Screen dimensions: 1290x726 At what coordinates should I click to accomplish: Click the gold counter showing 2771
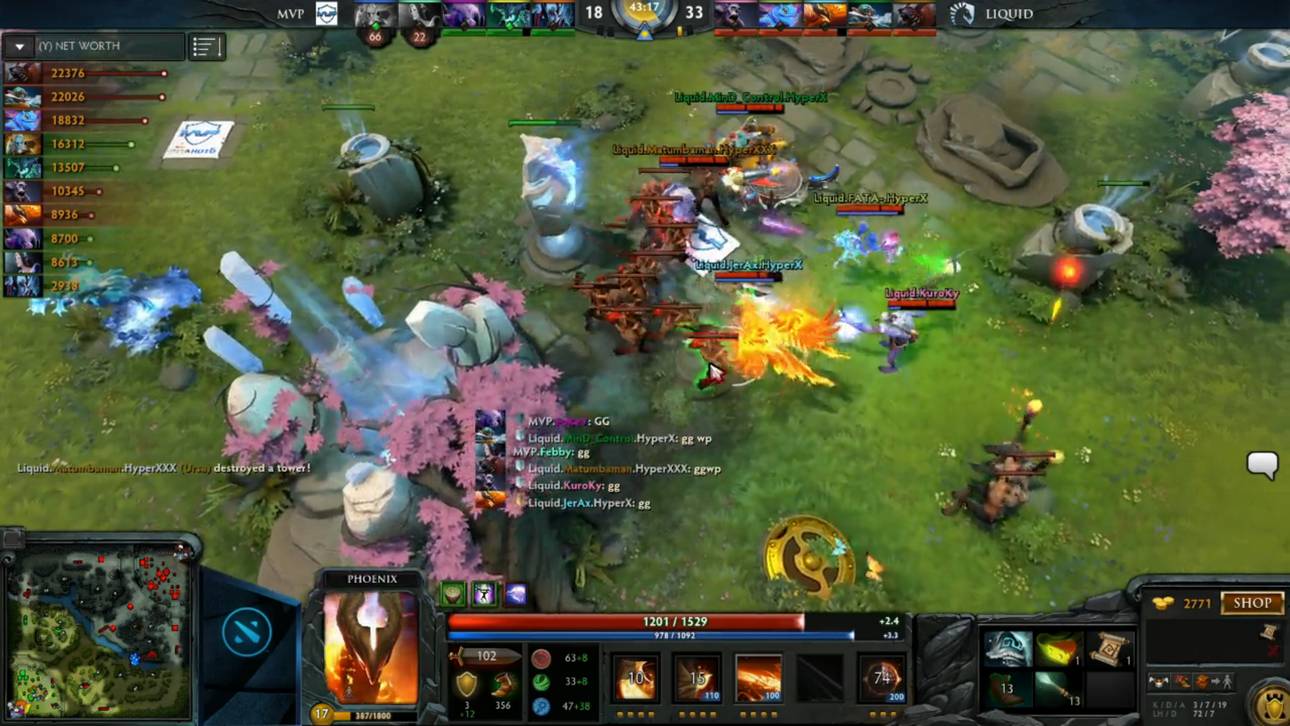click(1195, 602)
